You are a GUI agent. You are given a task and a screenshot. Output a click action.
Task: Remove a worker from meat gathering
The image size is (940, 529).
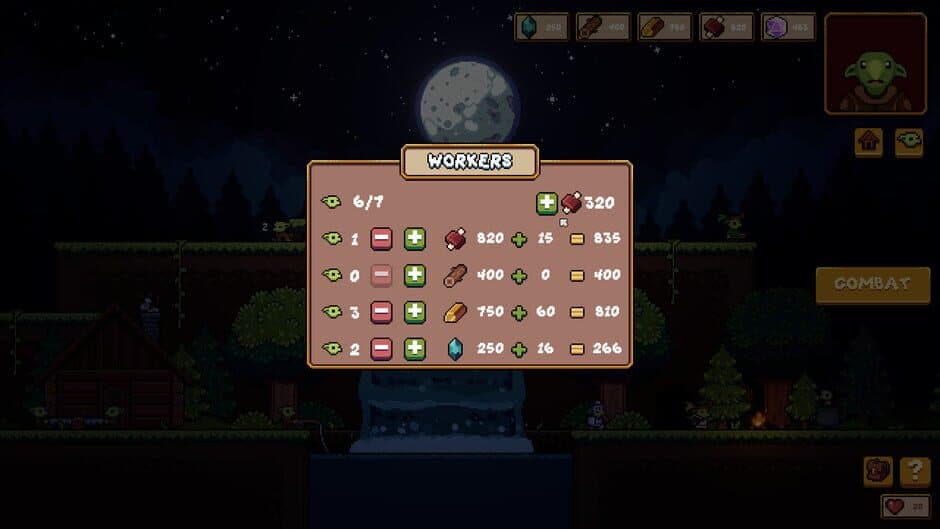381,239
